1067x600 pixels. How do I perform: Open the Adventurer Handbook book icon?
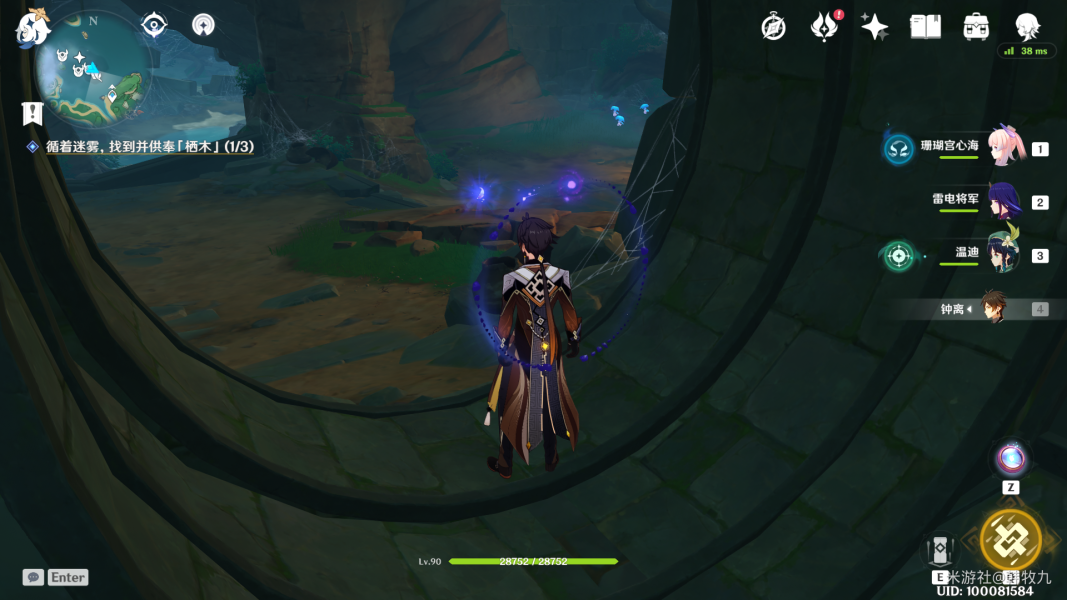(925, 27)
